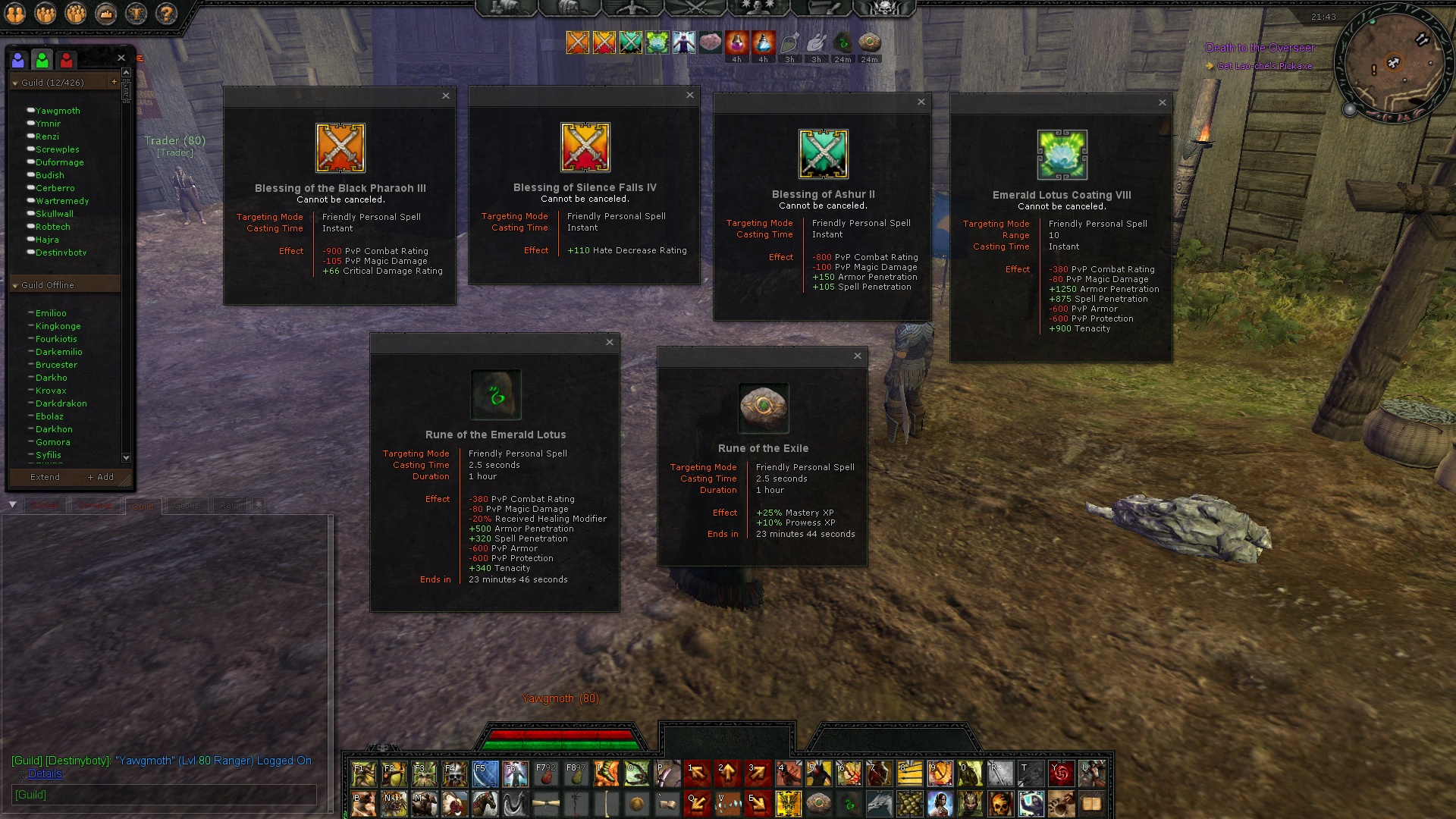Open the guild city building icon in top toolbar

coord(105,14)
